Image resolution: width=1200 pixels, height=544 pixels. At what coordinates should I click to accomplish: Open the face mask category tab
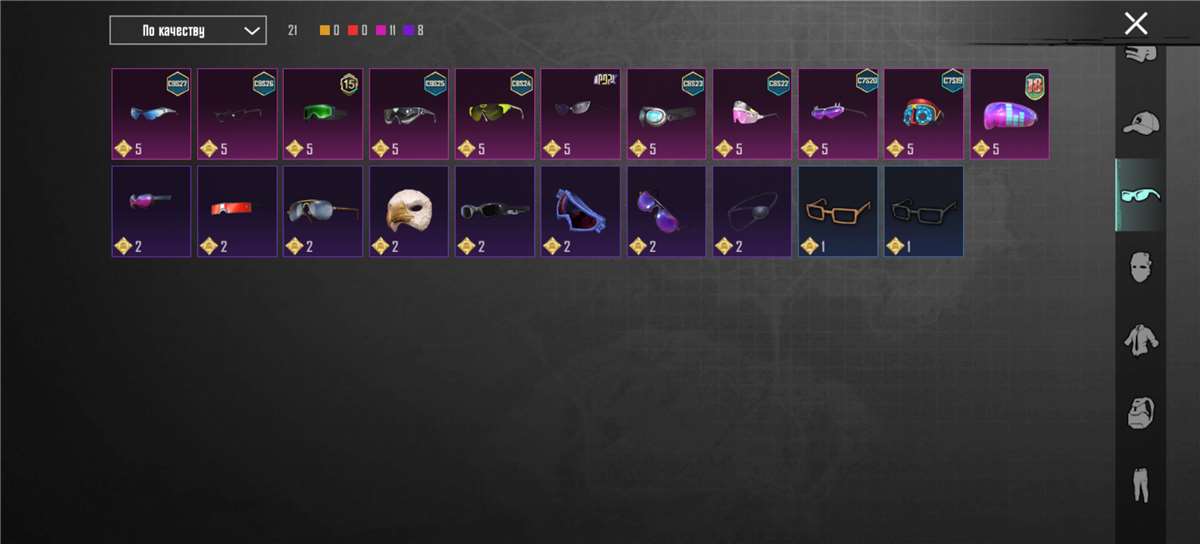pyautogui.click(x=1140, y=268)
